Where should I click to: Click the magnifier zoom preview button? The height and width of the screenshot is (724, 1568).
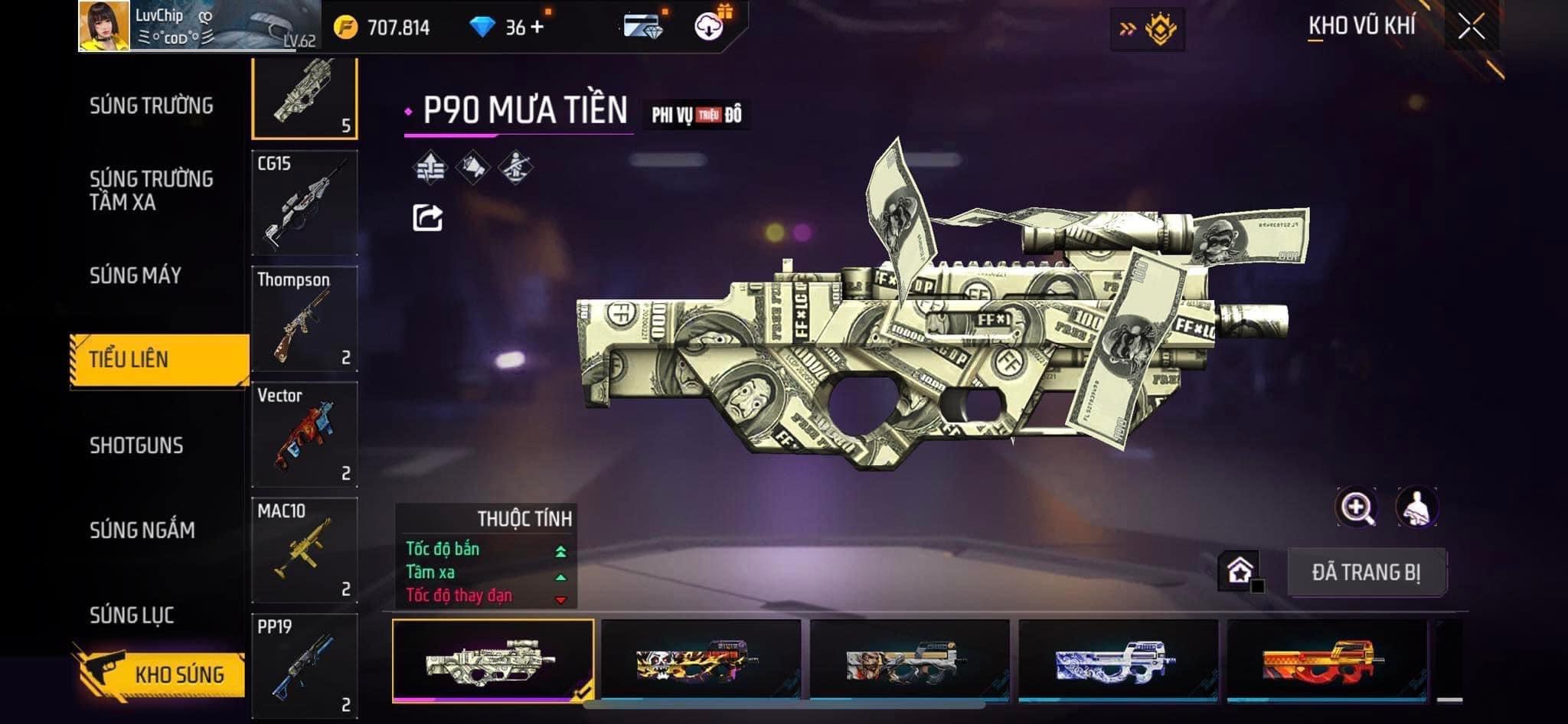1356,507
